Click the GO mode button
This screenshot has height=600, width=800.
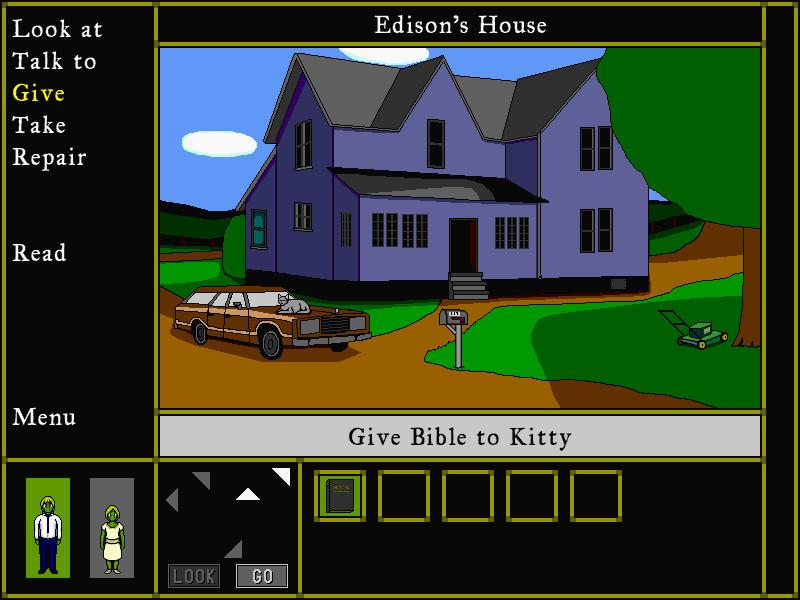[262, 576]
